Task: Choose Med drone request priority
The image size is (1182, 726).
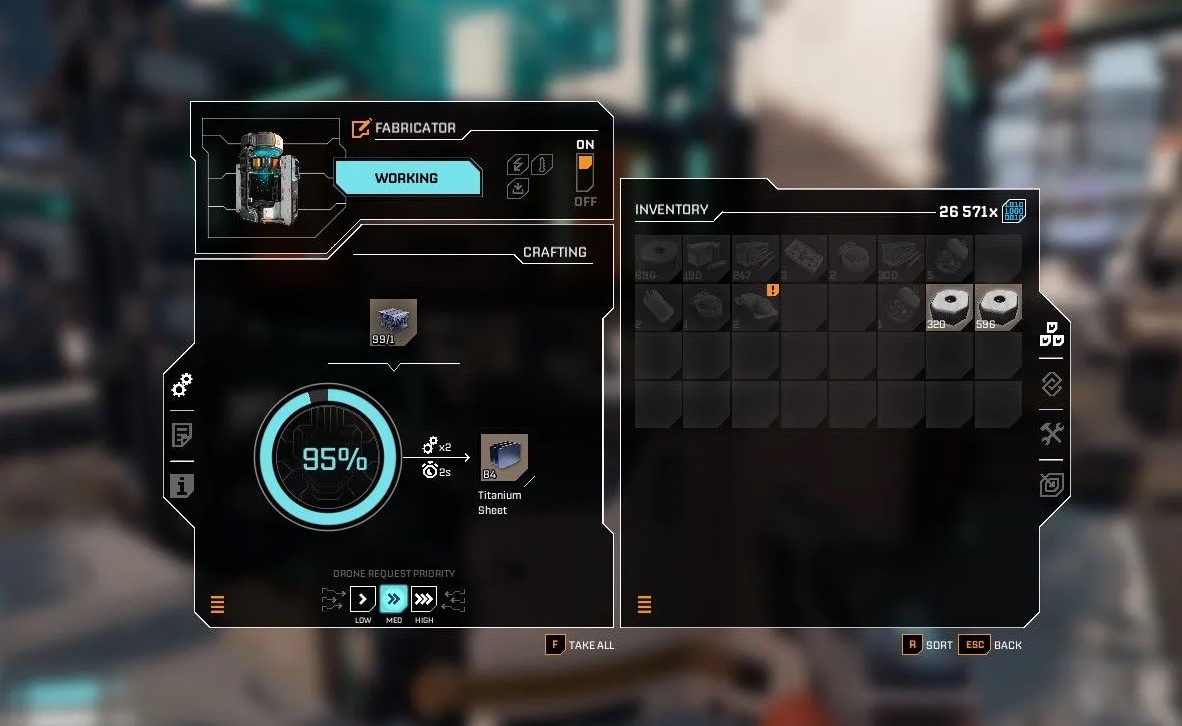Action: (x=394, y=600)
